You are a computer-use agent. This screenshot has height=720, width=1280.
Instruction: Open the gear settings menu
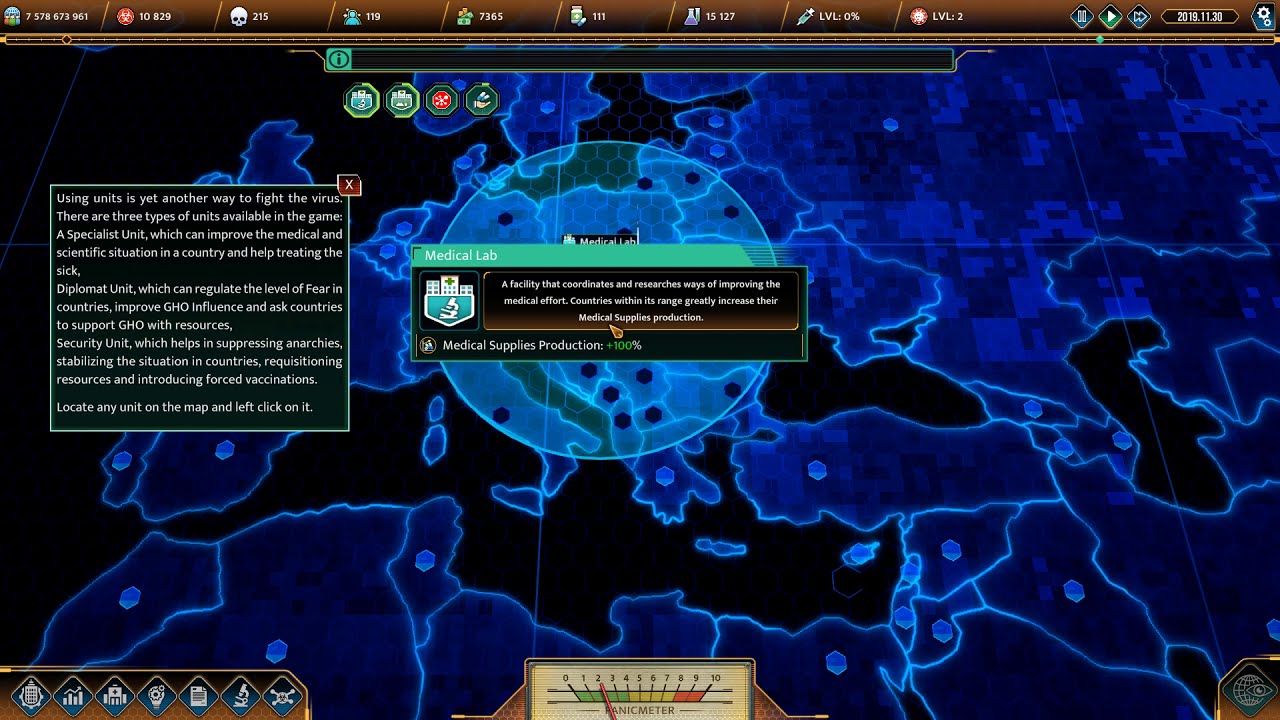1263,16
